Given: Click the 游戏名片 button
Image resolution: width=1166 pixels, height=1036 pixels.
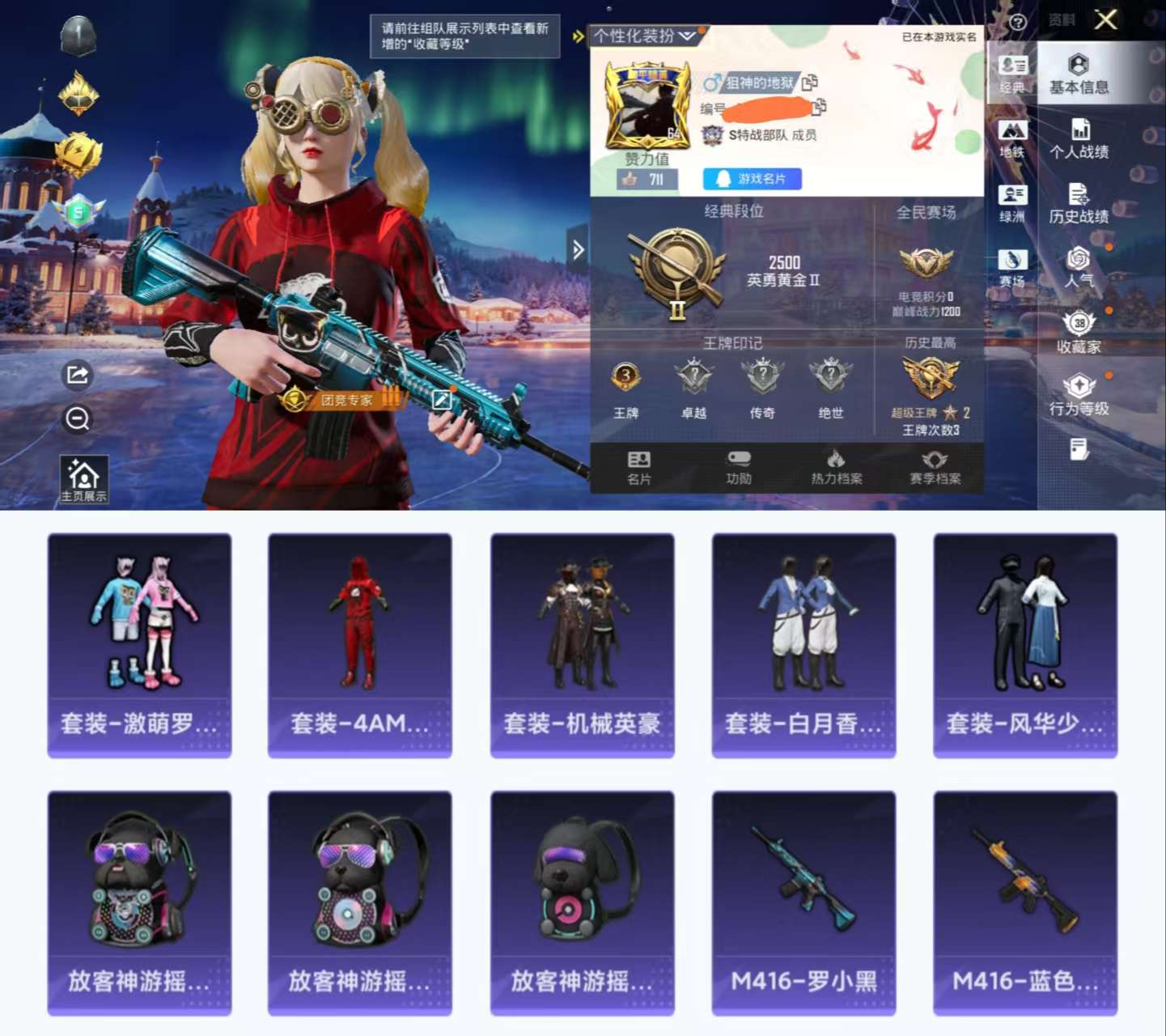Looking at the screenshot, I should click(751, 180).
